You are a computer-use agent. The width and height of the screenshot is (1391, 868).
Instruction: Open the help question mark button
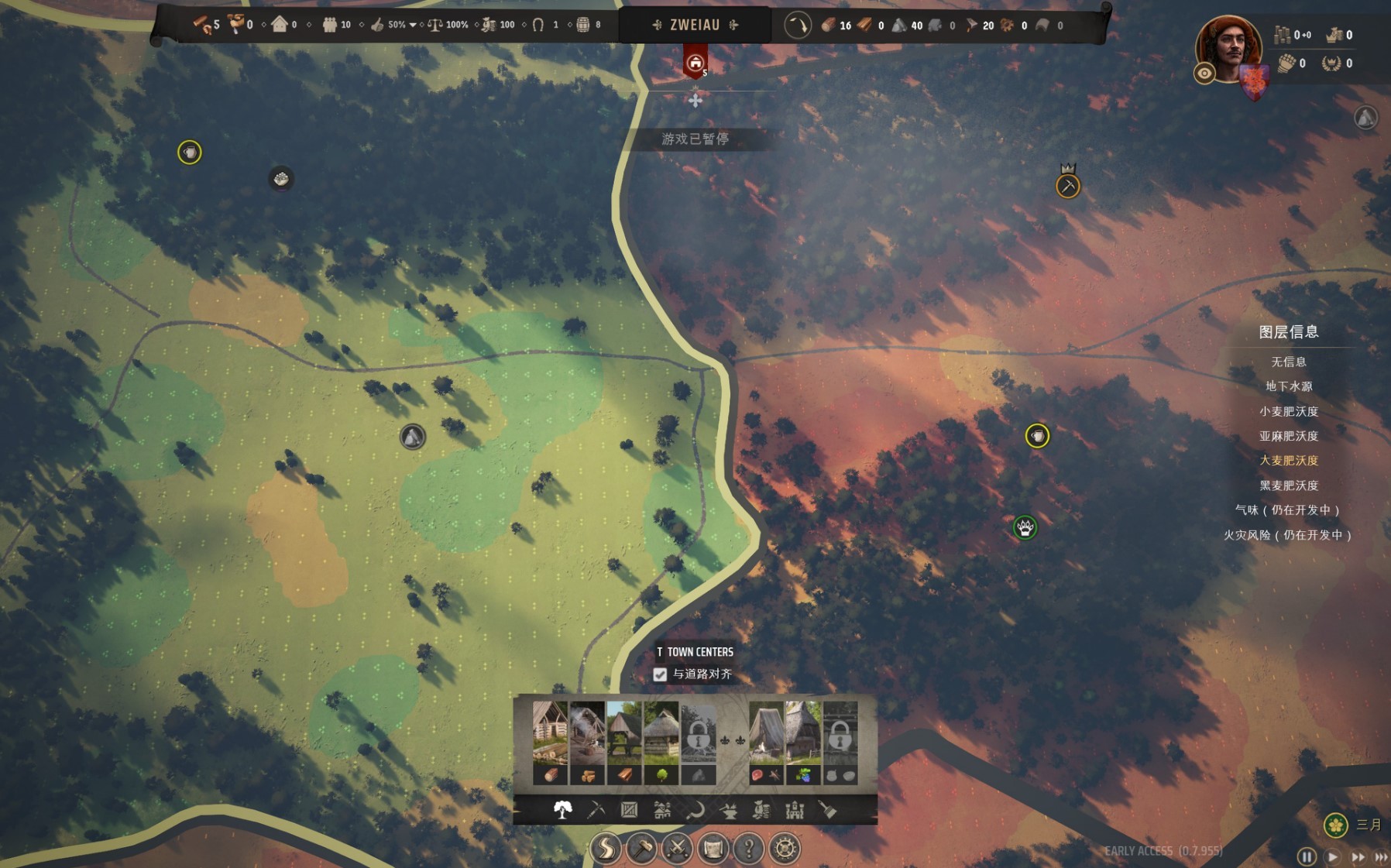(748, 849)
